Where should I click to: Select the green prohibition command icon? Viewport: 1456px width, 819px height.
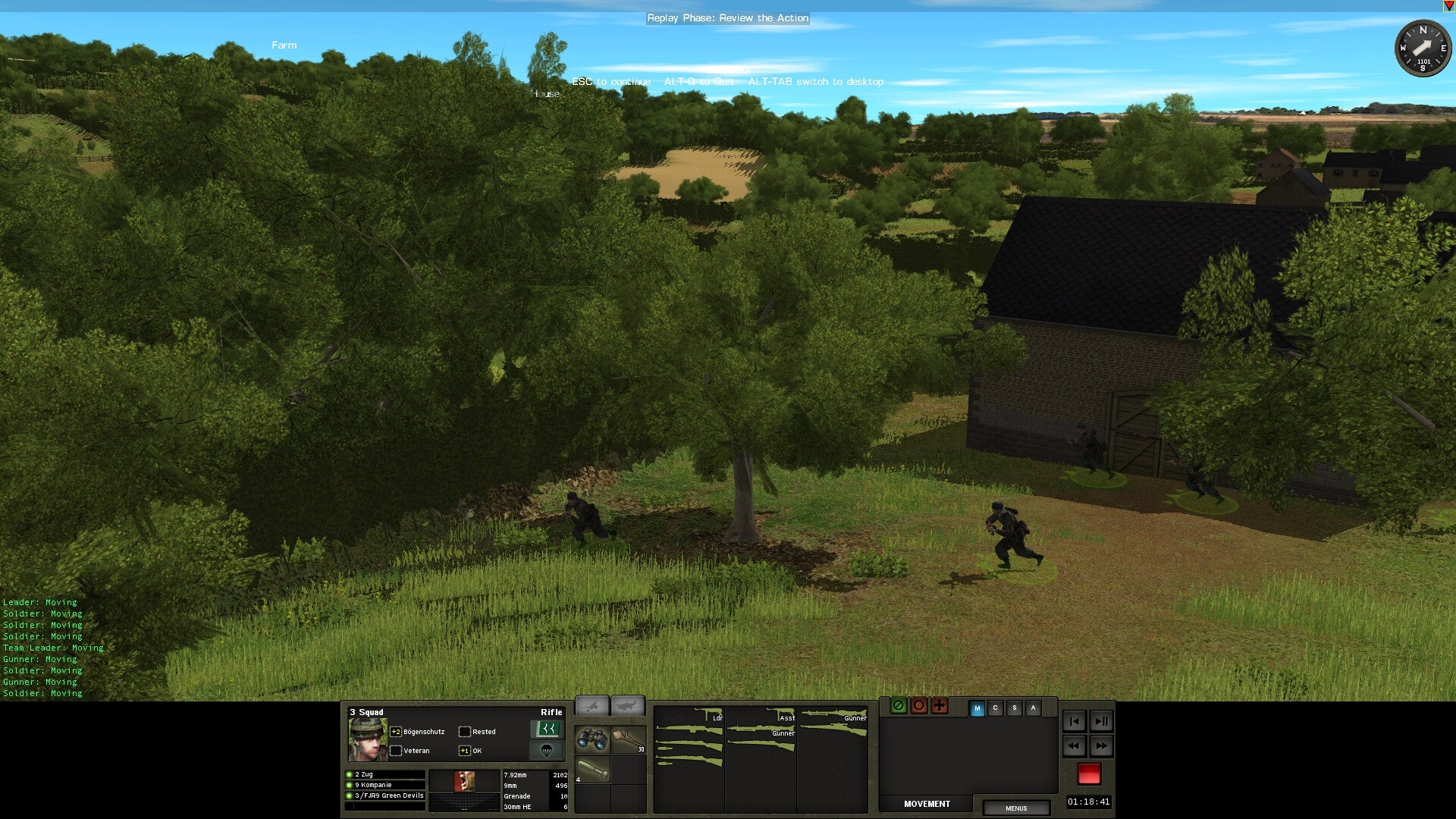[x=899, y=706]
